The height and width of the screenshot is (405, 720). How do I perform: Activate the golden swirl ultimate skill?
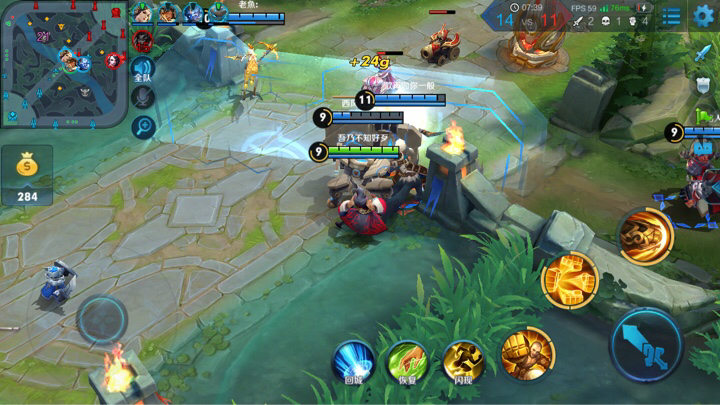645,236
